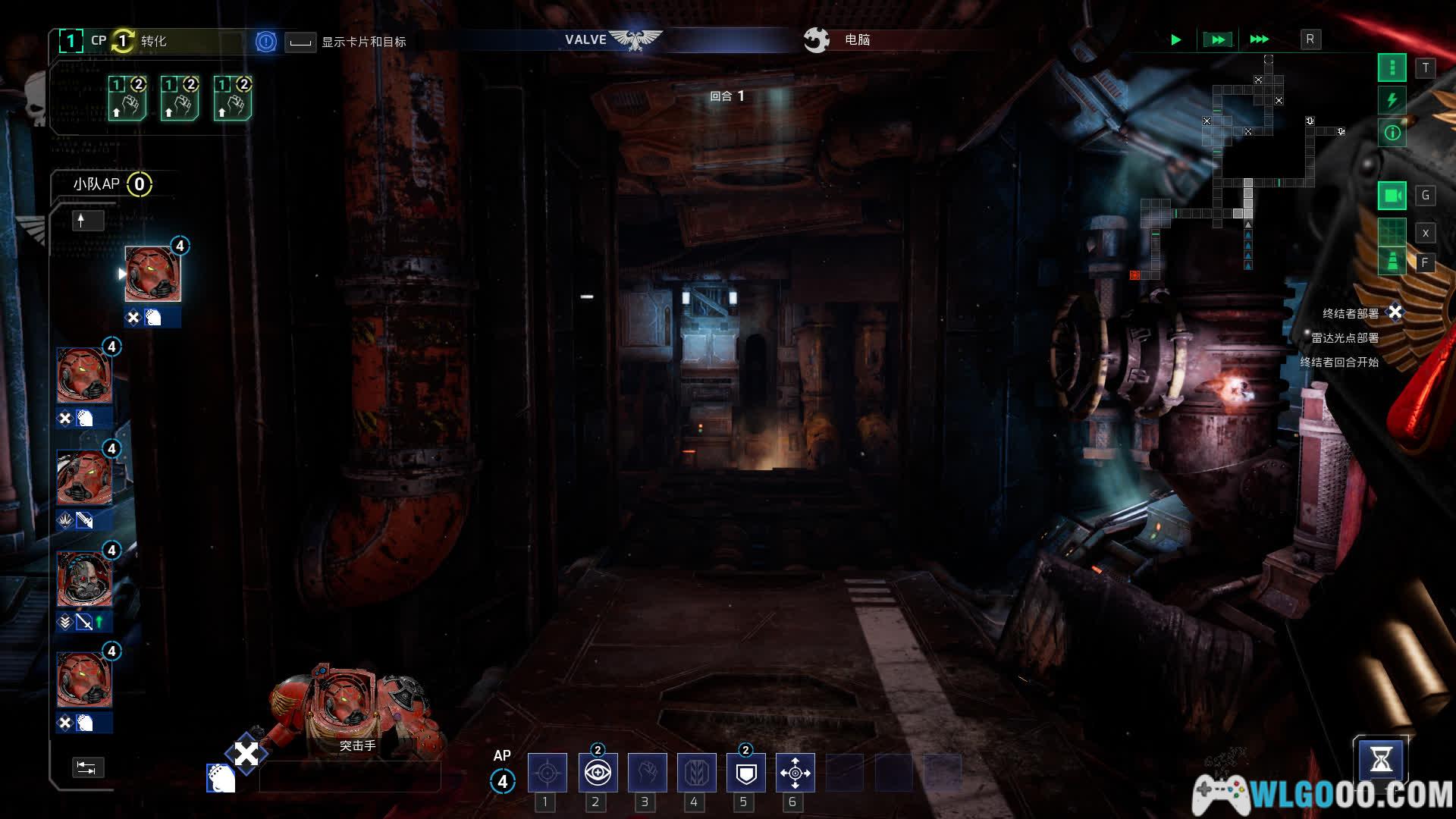Choose the four-arrow move action
1456x819 pixels.
tap(795, 773)
